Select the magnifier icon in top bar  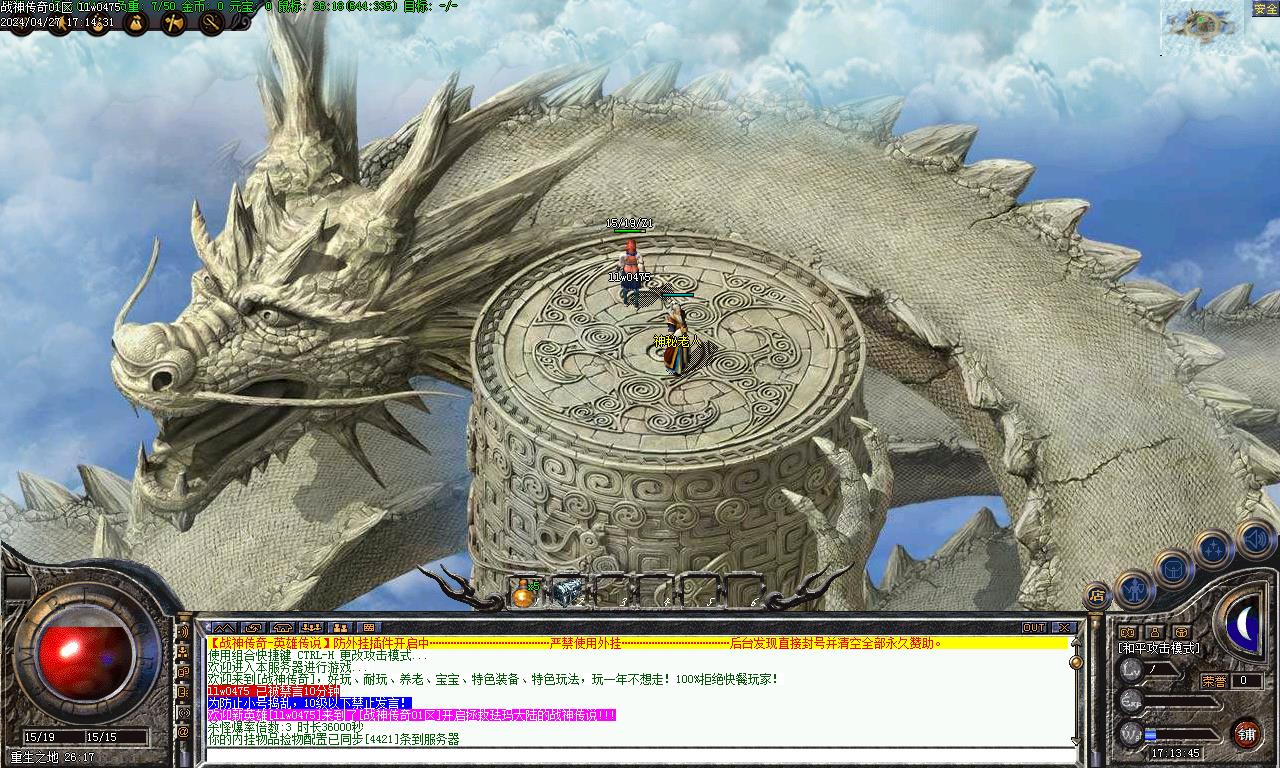tap(211, 23)
